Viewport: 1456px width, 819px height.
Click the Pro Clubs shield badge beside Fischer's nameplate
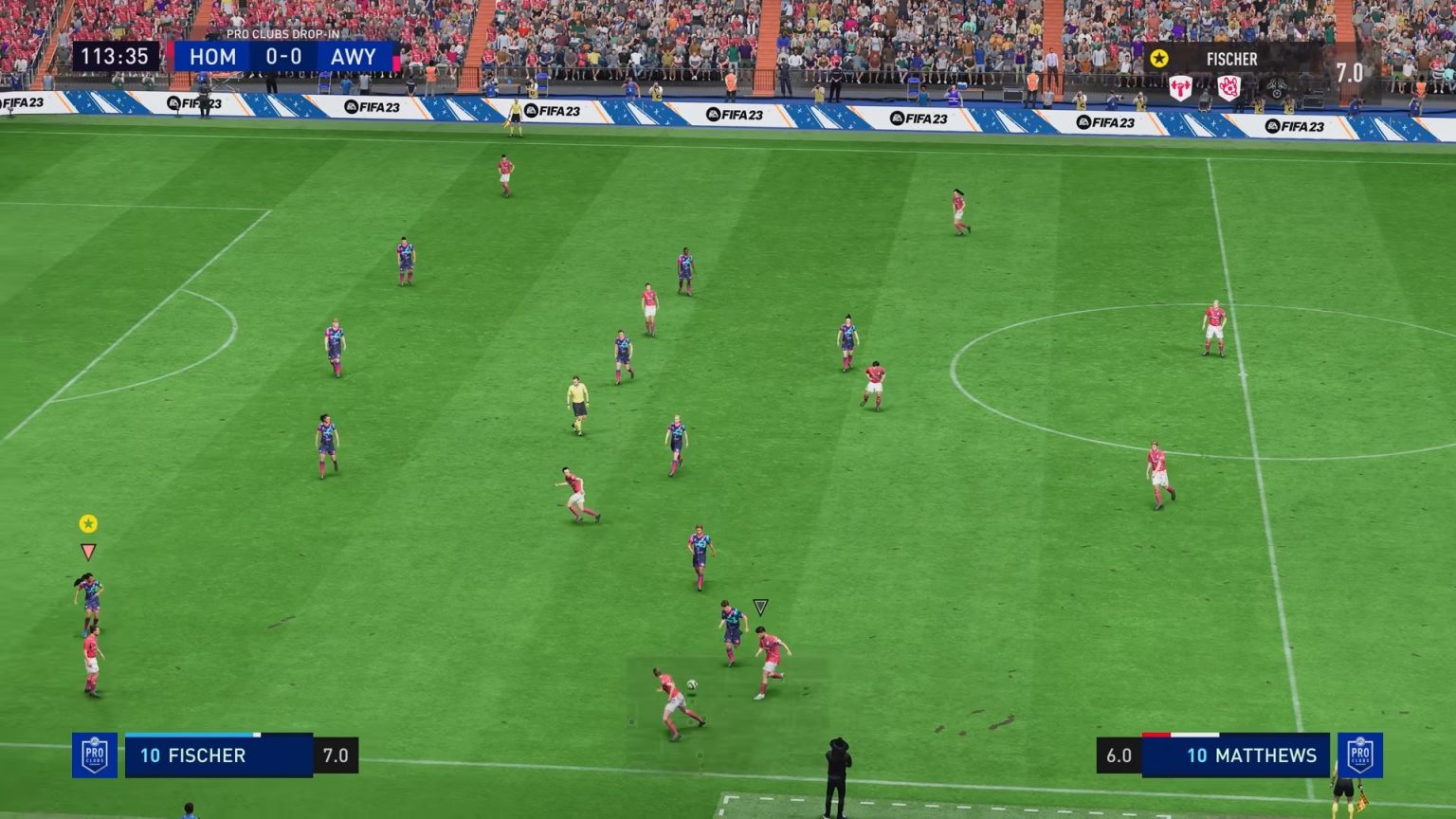[x=95, y=755]
